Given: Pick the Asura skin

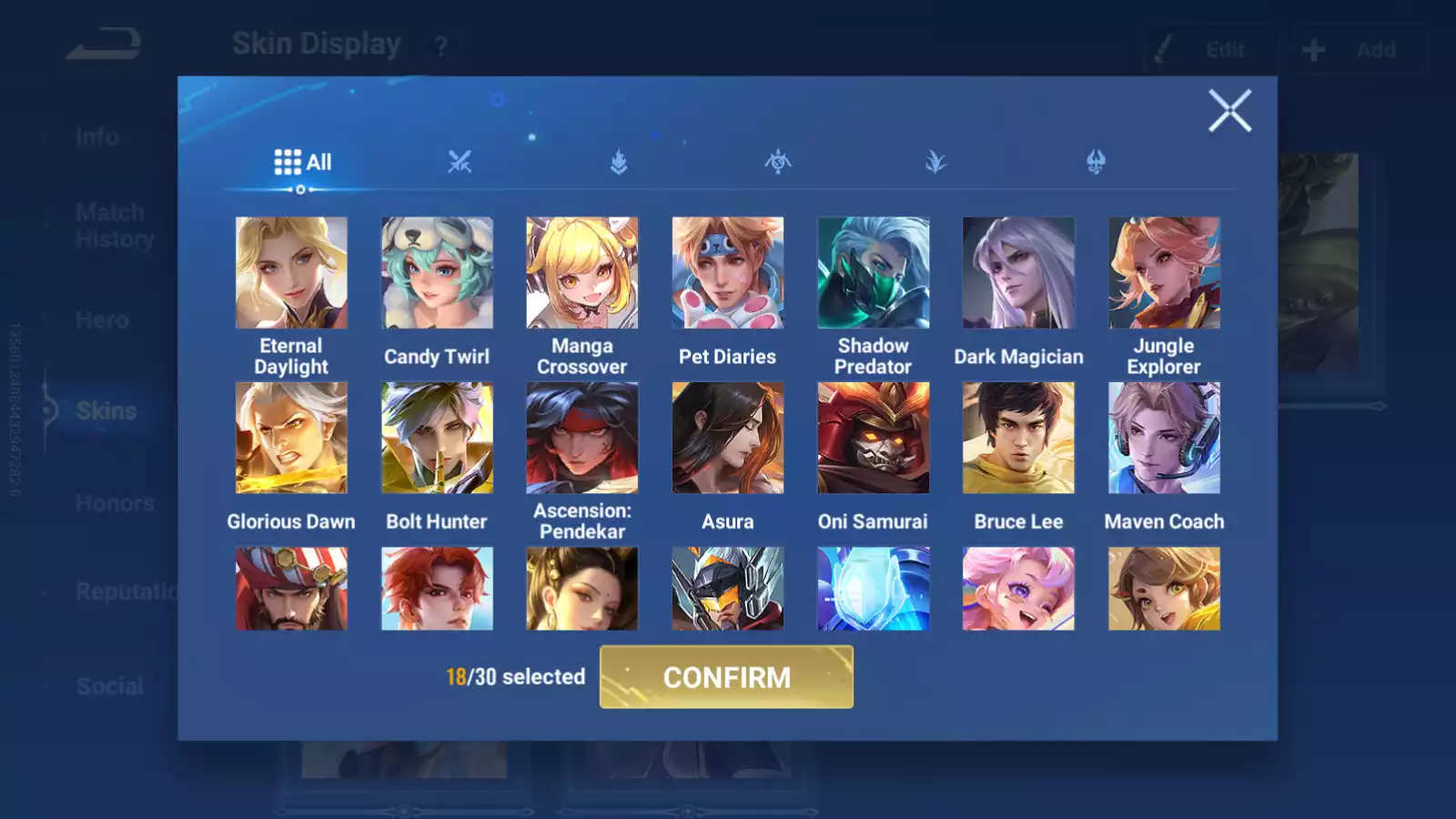Looking at the screenshot, I should [727, 438].
